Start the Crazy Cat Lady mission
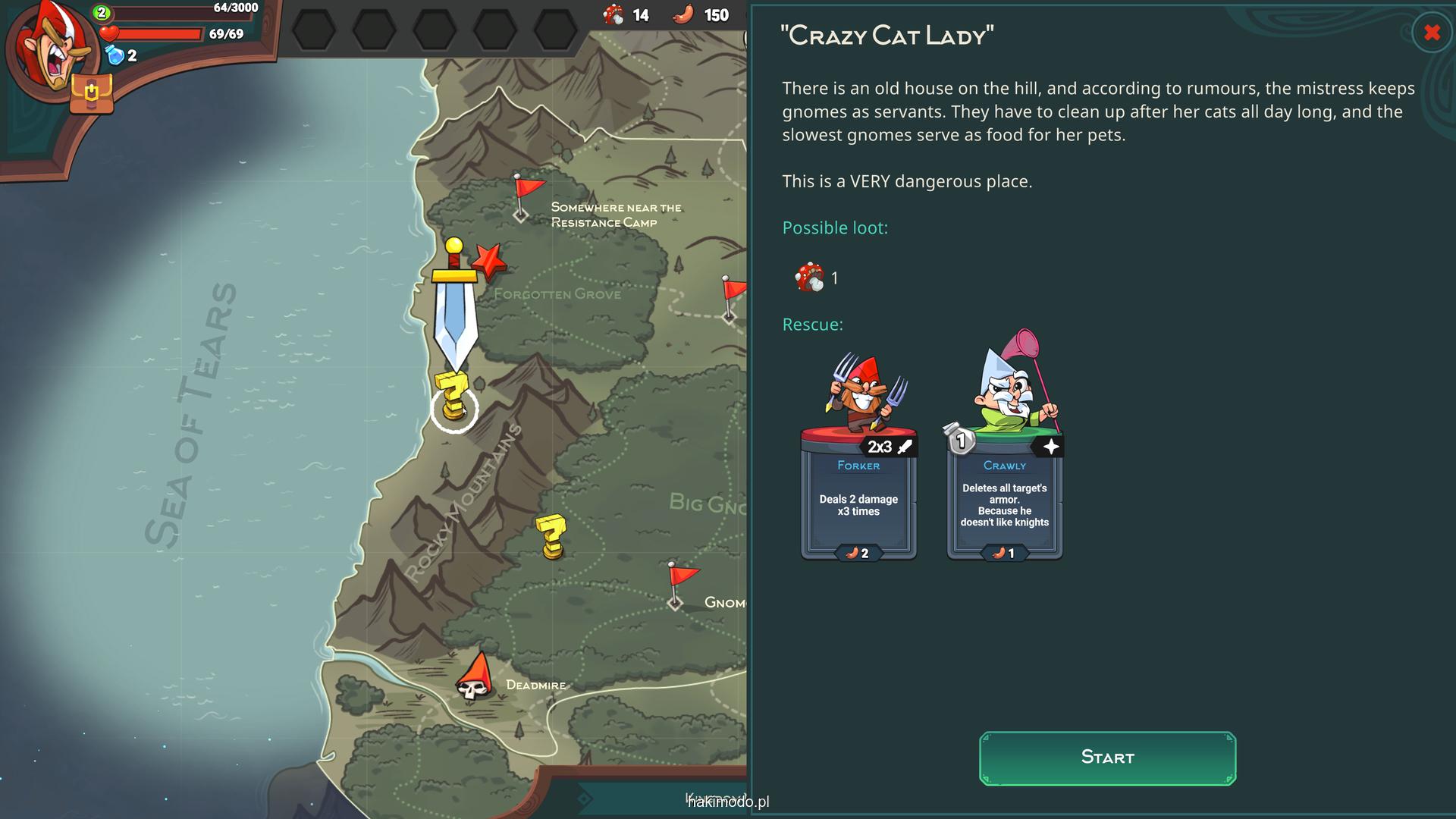 [1107, 758]
